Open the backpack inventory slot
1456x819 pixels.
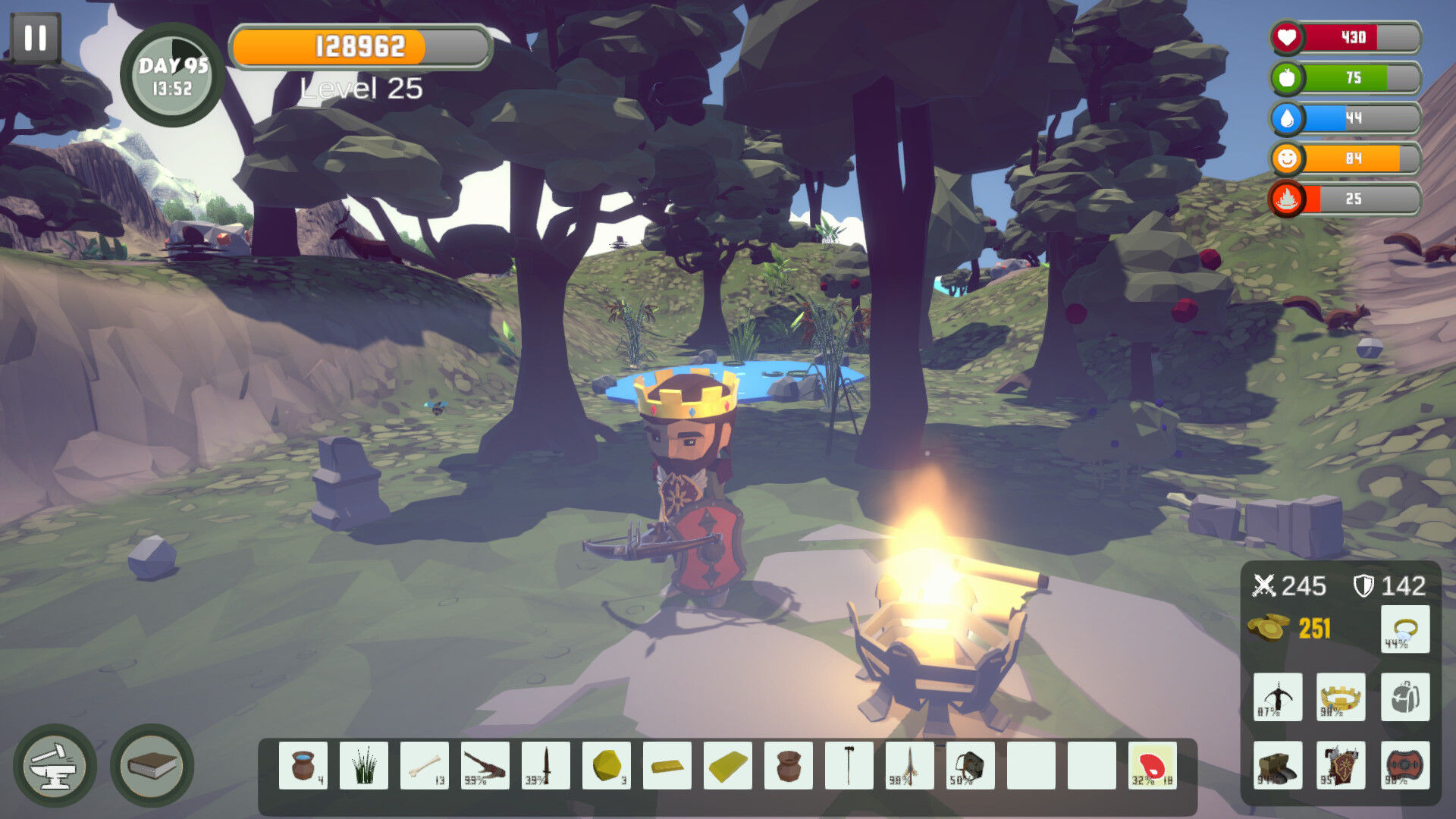tap(1404, 698)
